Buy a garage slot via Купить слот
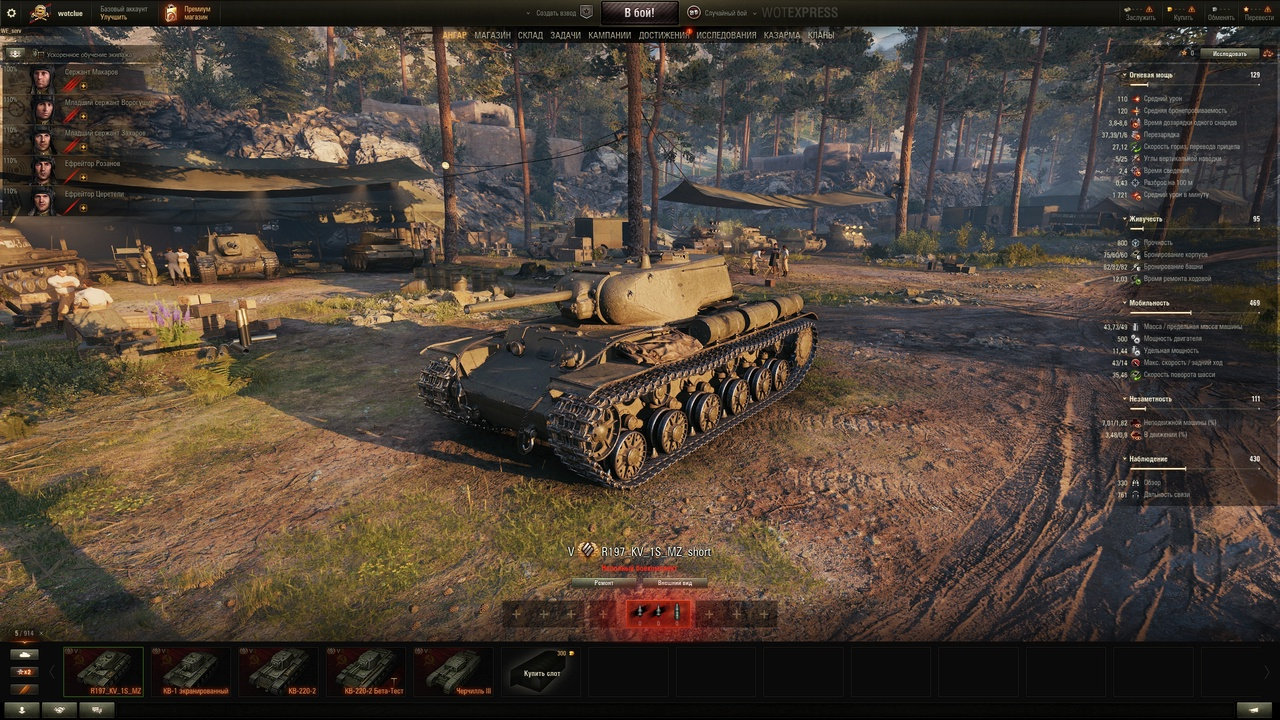Image resolution: width=1280 pixels, height=720 pixels. coord(541,672)
